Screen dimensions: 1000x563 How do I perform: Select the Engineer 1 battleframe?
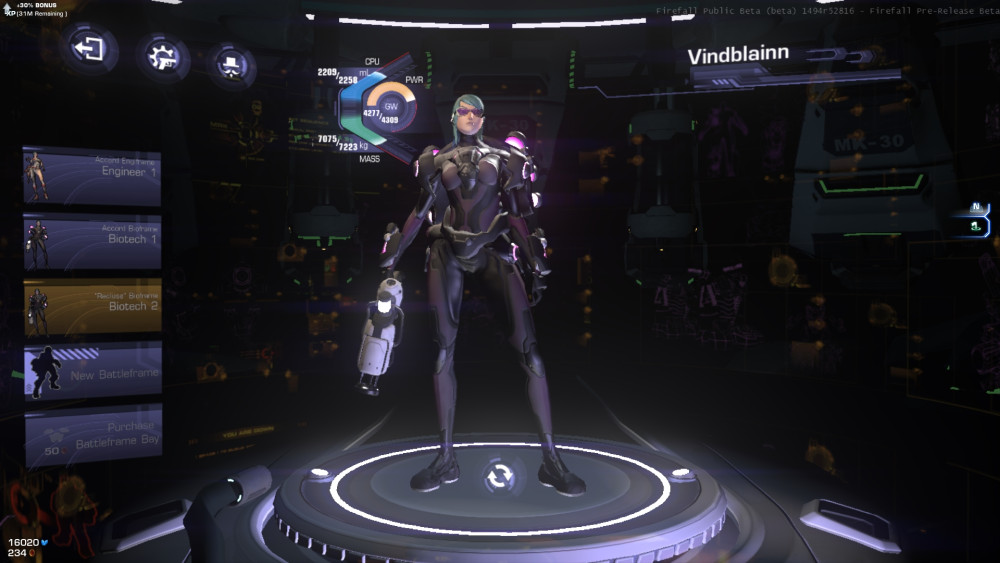92,176
